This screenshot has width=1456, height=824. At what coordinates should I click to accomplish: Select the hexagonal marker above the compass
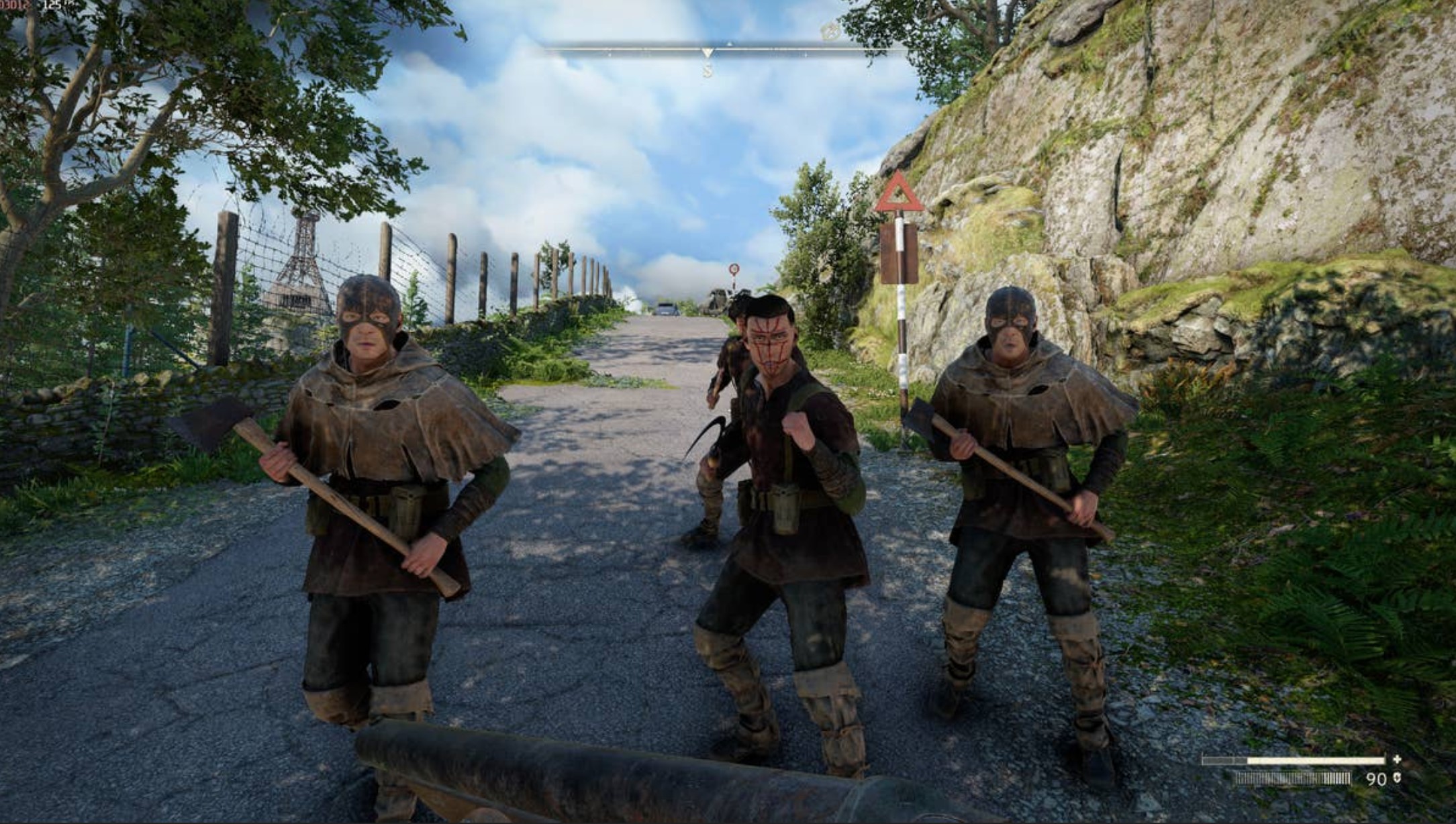[x=830, y=30]
